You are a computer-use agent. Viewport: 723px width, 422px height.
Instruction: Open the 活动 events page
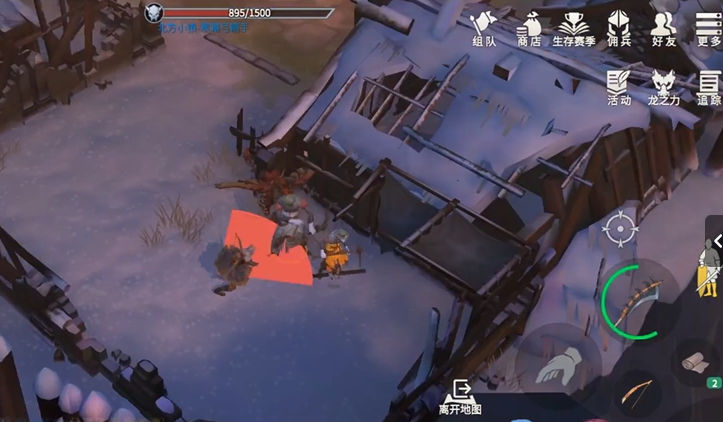pyautogui.click(x=619, y=87)
